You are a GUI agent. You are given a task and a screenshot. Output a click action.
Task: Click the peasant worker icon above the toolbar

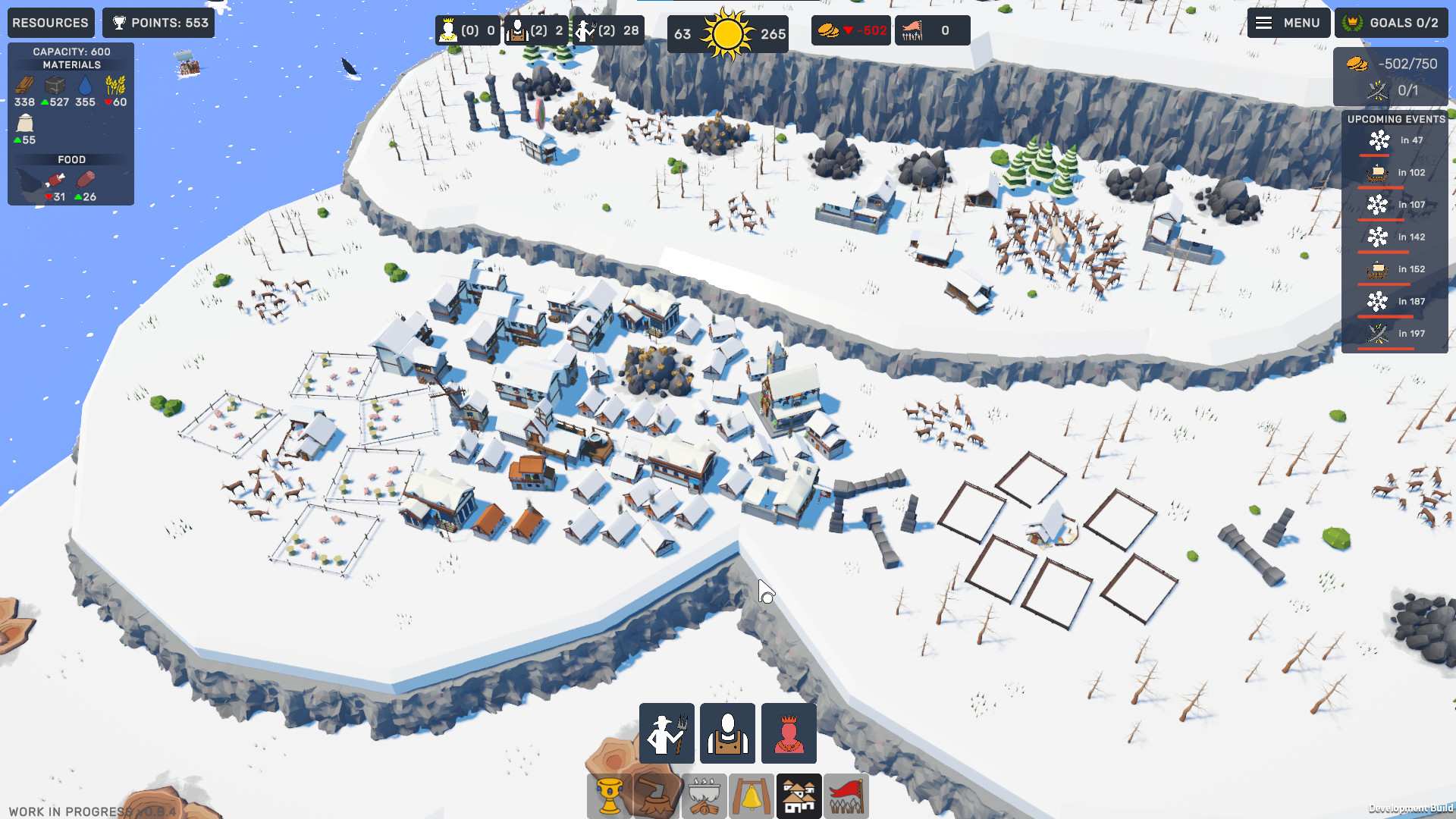[729, 733]
